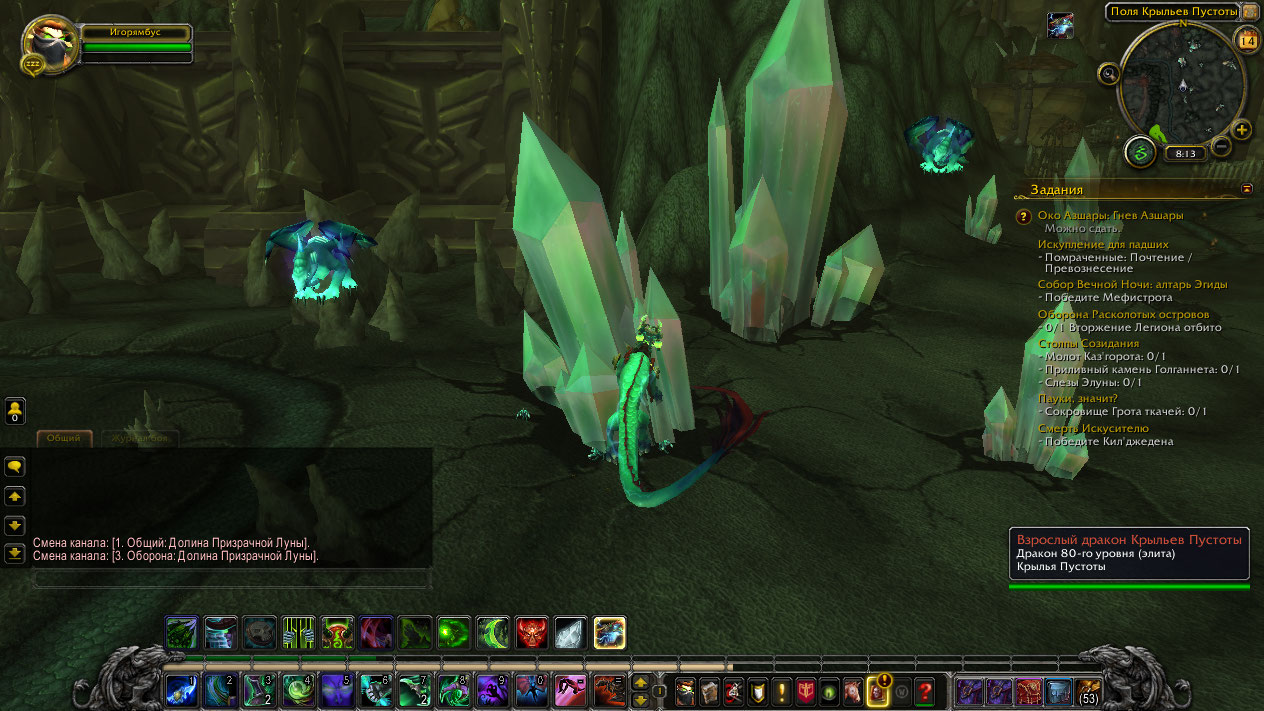1264x711 pixels.
Task: Toggle the minimap tracking magnifier button
Action: 1108,73
